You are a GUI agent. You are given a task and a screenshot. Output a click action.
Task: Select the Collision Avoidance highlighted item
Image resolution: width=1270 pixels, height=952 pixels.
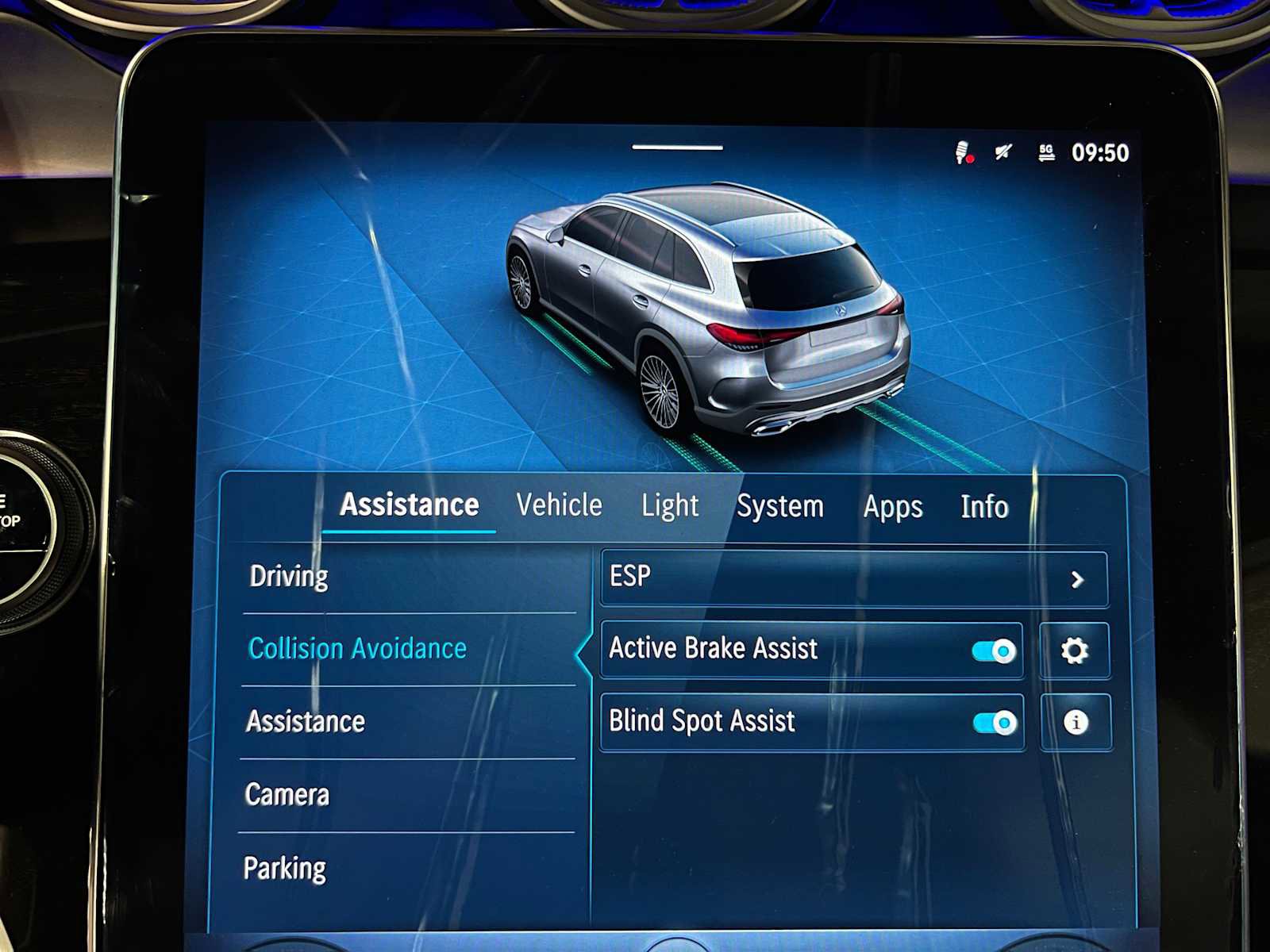pyautogui.click(x=357, y=648)
